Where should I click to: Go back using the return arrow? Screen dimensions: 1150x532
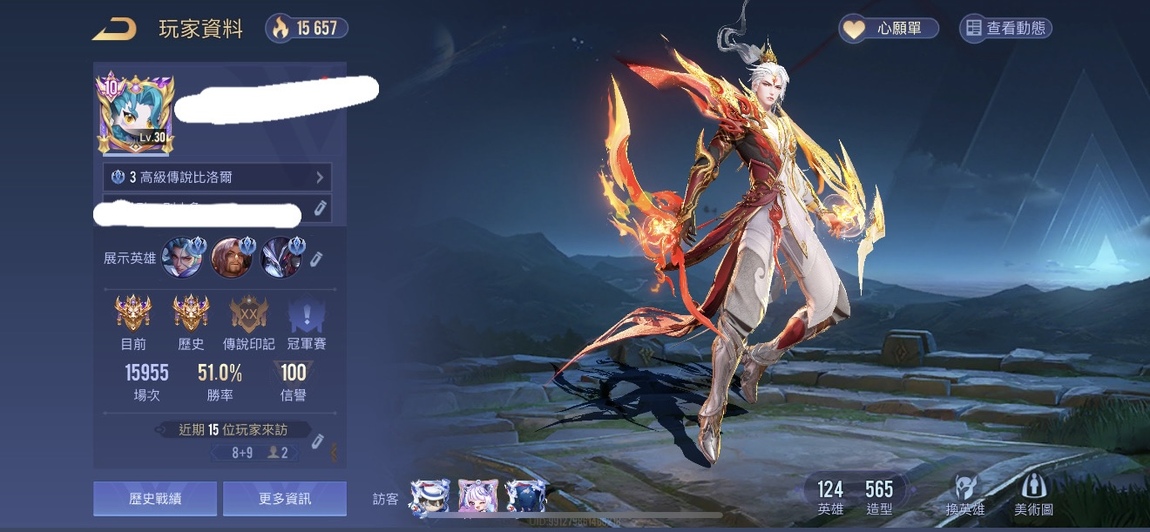(x=114, y=29)
